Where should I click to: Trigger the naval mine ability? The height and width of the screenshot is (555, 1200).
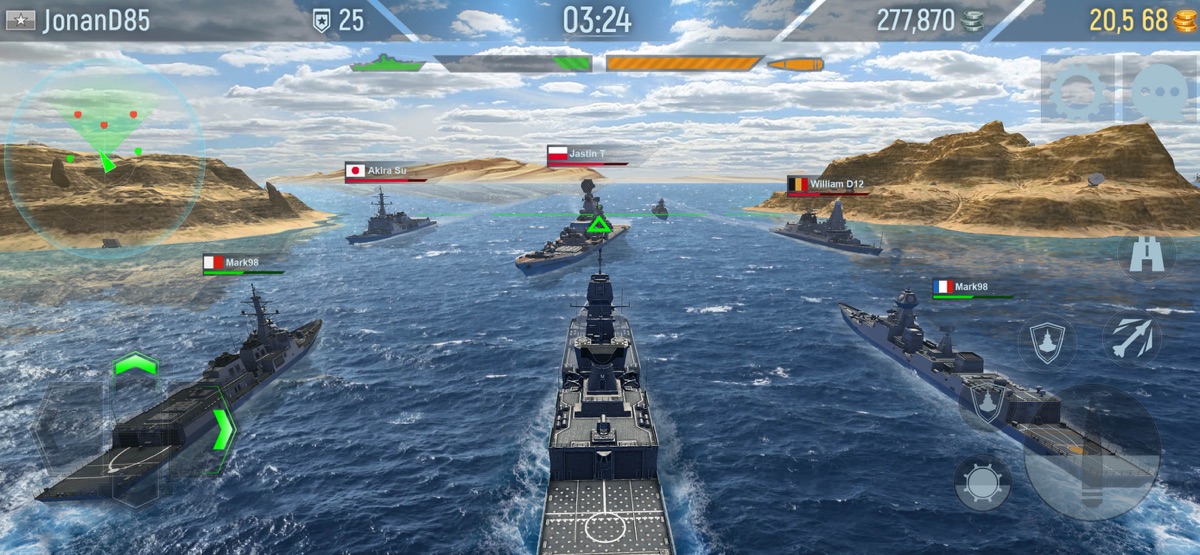tap(982, 483)
